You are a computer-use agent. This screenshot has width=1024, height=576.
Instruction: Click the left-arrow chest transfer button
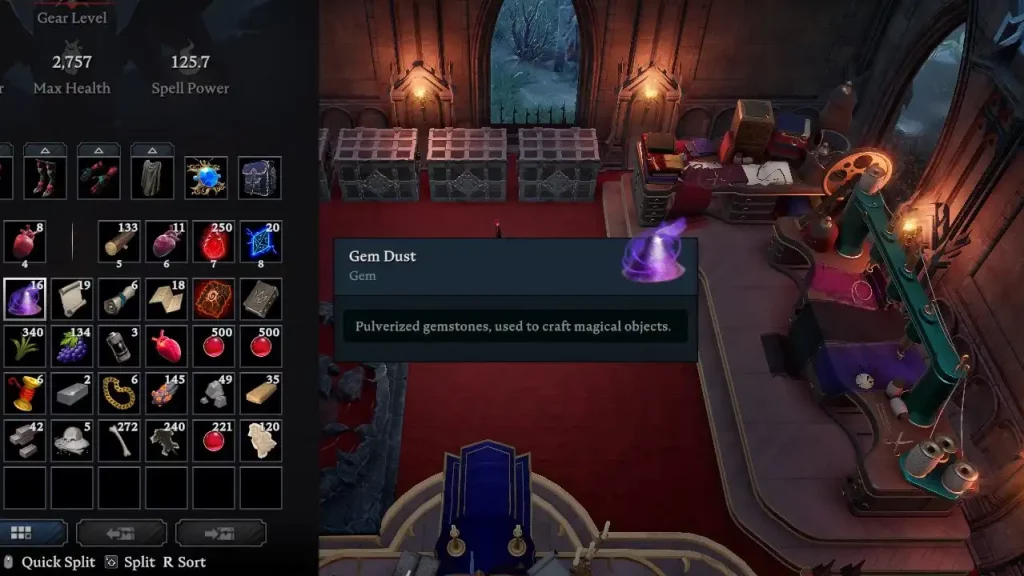121,533
